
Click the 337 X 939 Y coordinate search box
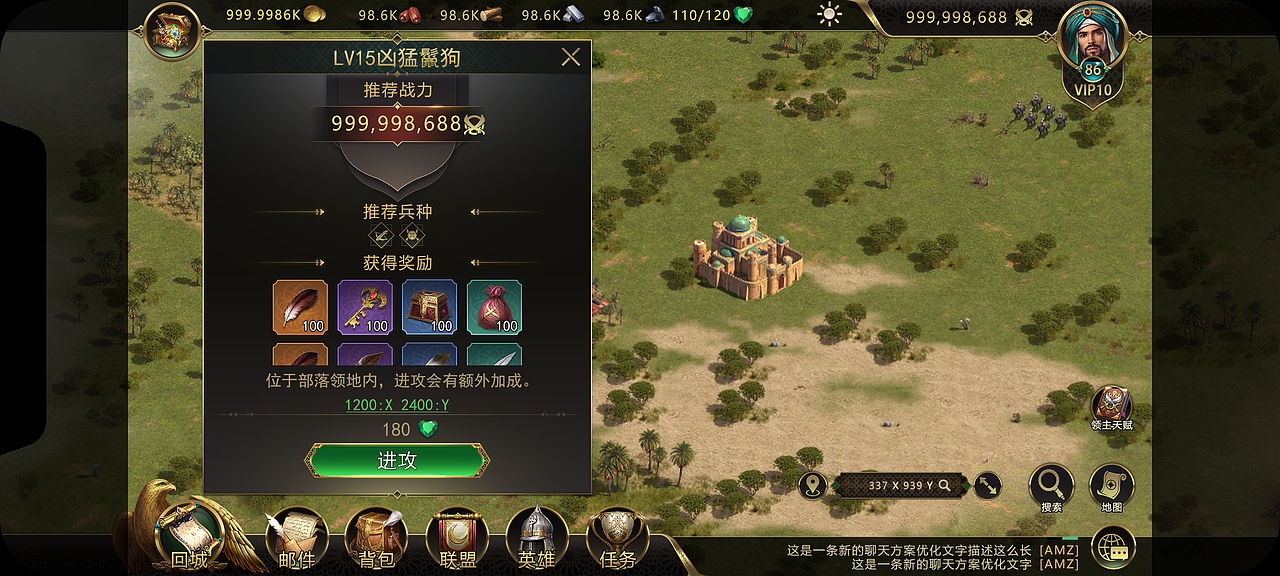(x=900, y=485)
